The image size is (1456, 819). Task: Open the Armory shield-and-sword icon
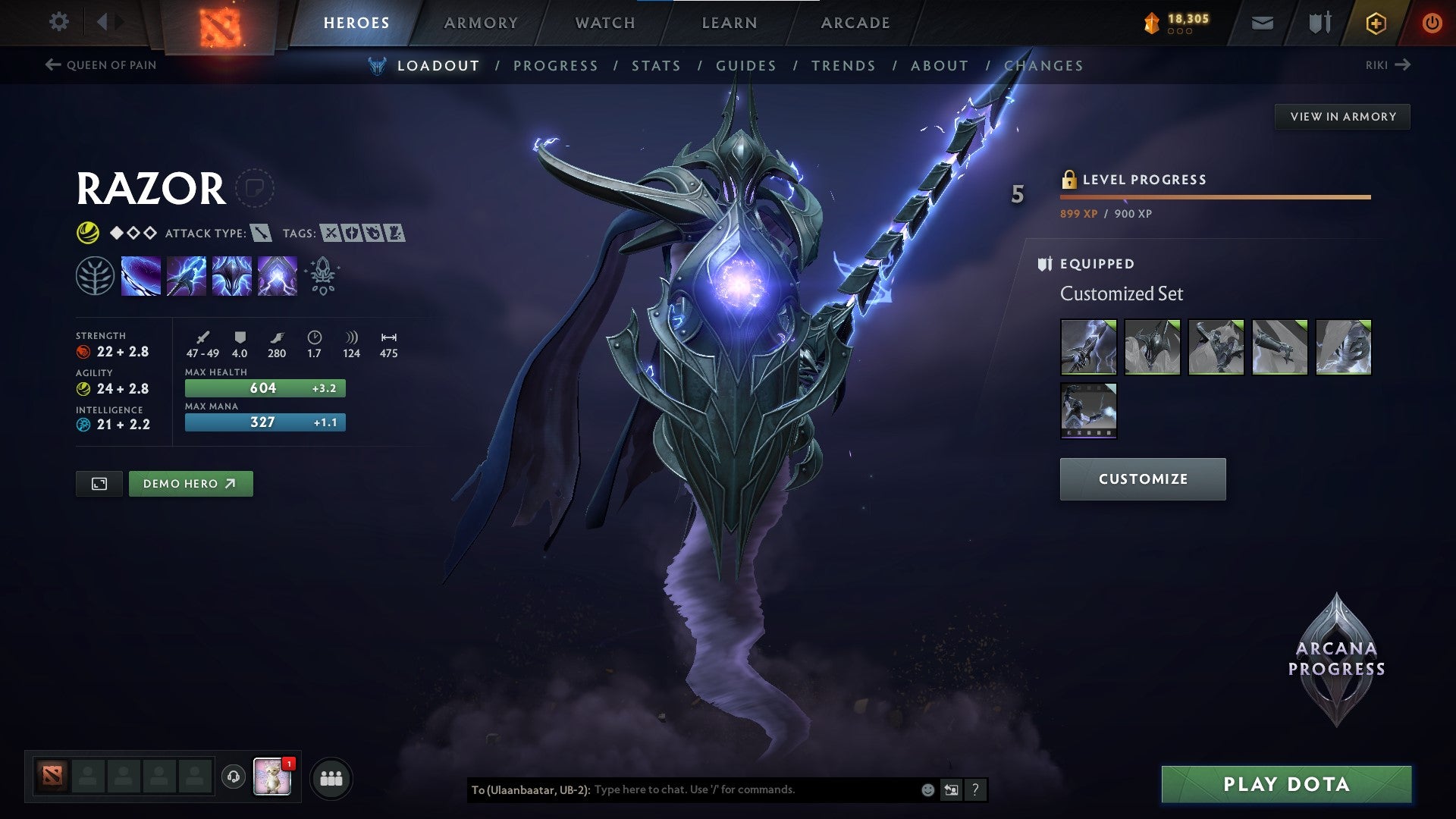[1318, 23]
